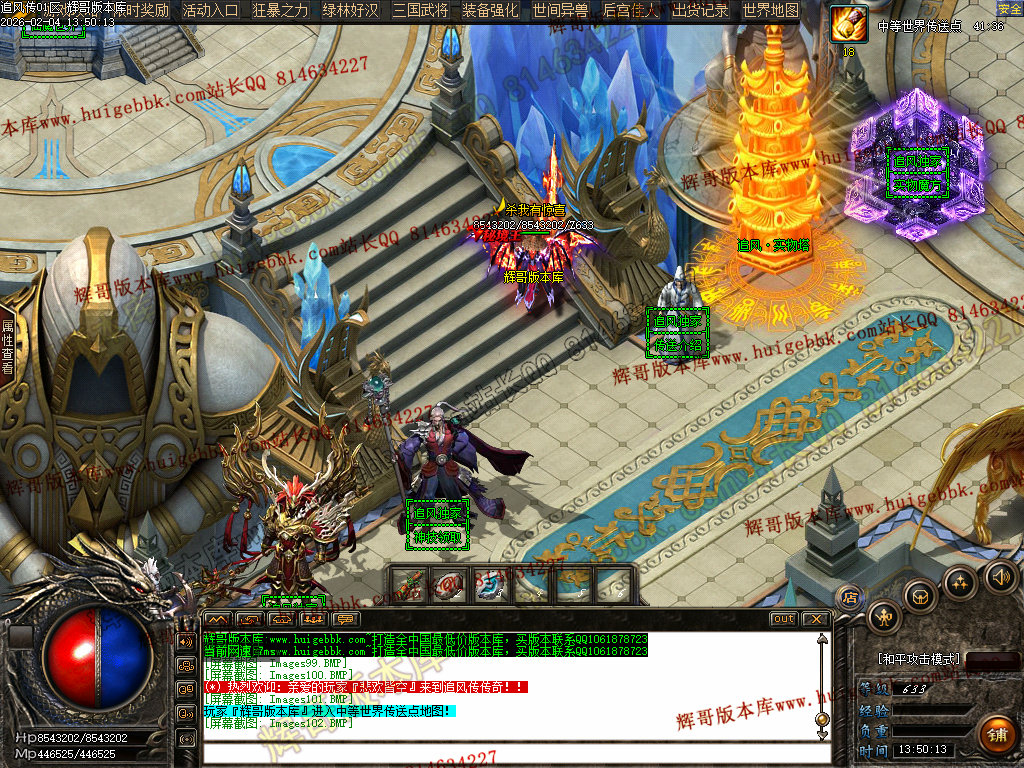This screenshot has width=1024, height=768.
Task: Open the 活动入口 menu
Action: tap(210, 11)
